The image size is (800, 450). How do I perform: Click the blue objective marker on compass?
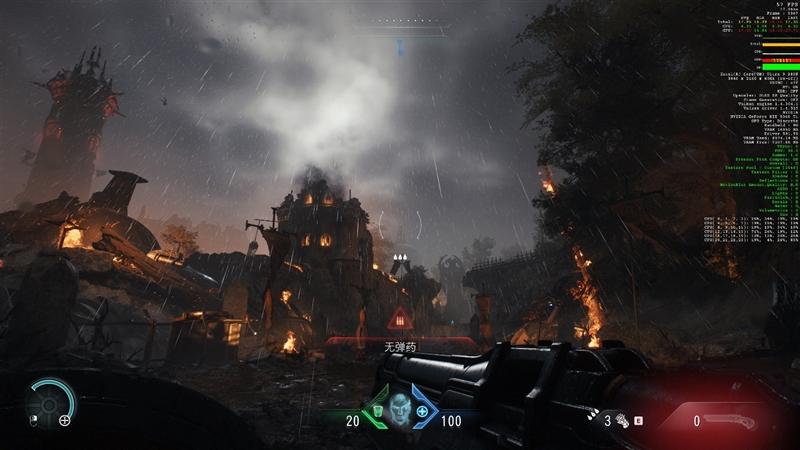(399, 46)
